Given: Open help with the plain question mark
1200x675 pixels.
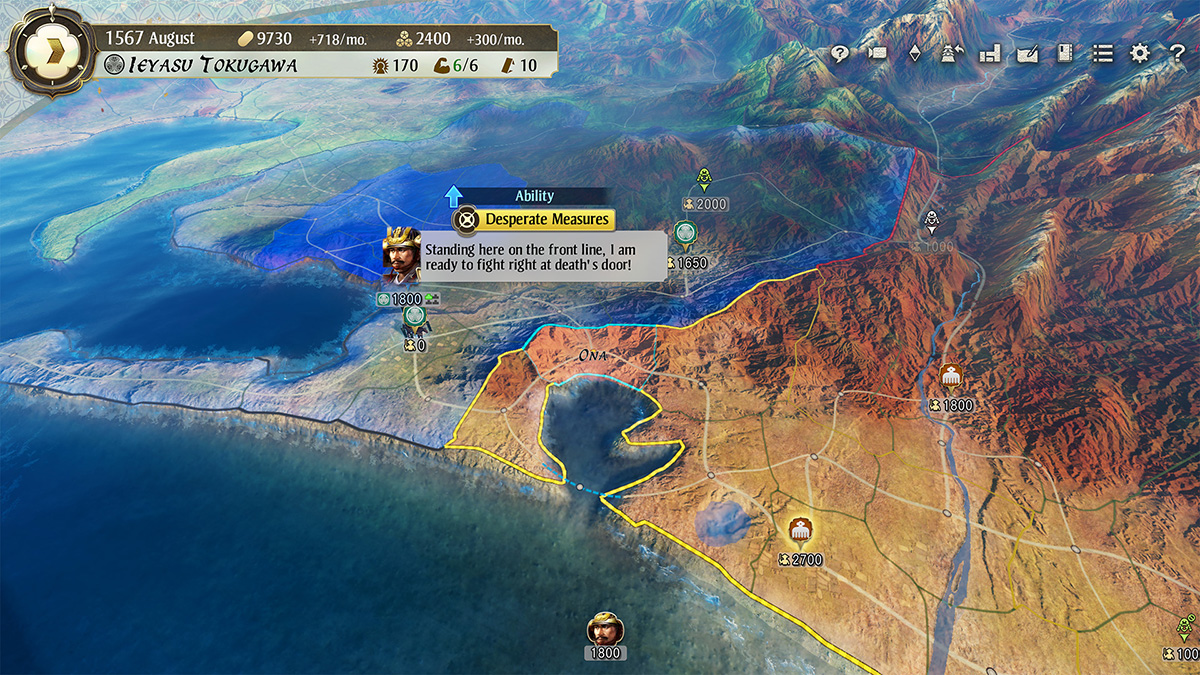Looking at the screenshot, I should coord(1177,54).
